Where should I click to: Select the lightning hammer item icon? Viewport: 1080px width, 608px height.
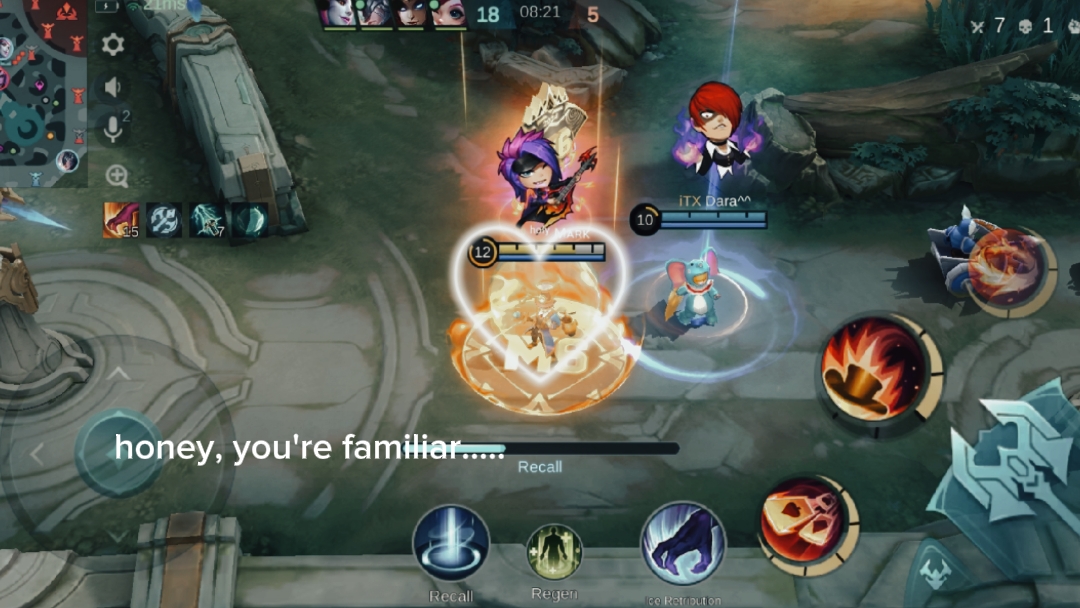[x=207, y=220]
